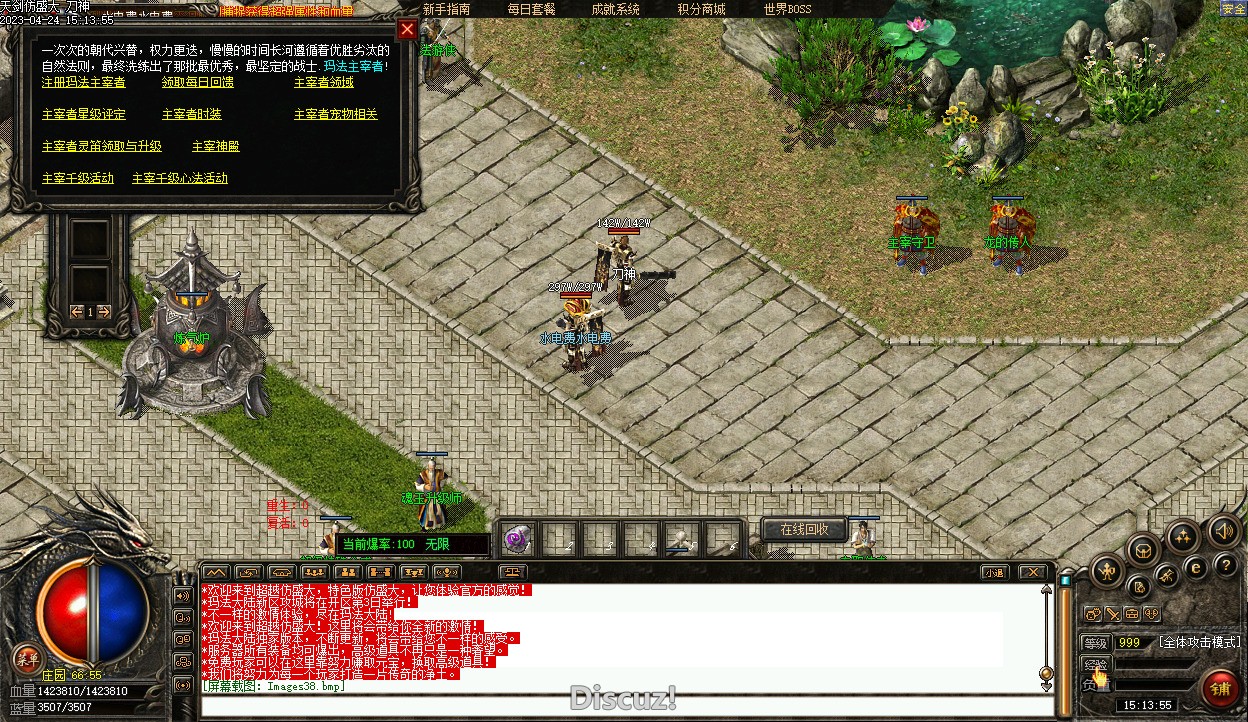1248x722 pixels.
Task: Close the 玛法主宰者 dialog window
Action: coord(407,29)
